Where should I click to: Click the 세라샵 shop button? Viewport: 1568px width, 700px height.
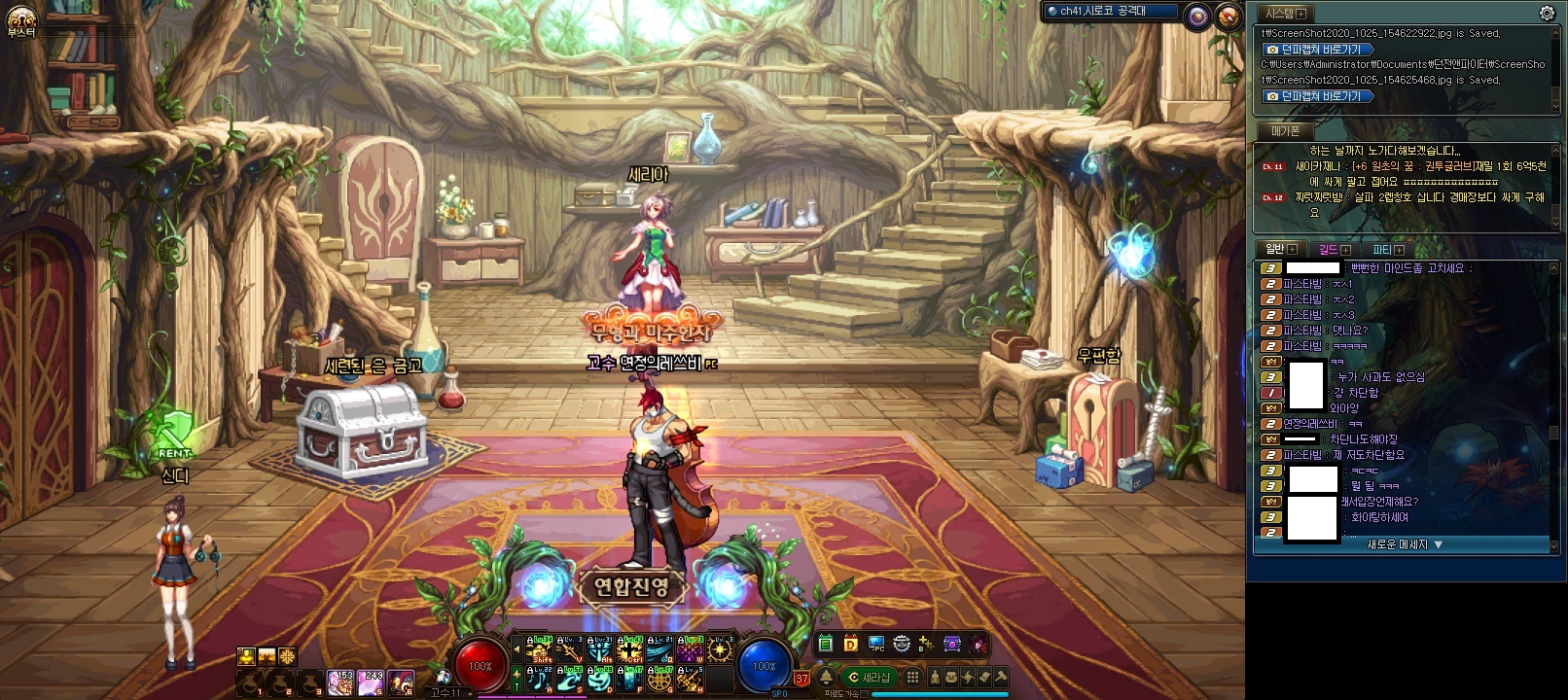click(869, 678)
